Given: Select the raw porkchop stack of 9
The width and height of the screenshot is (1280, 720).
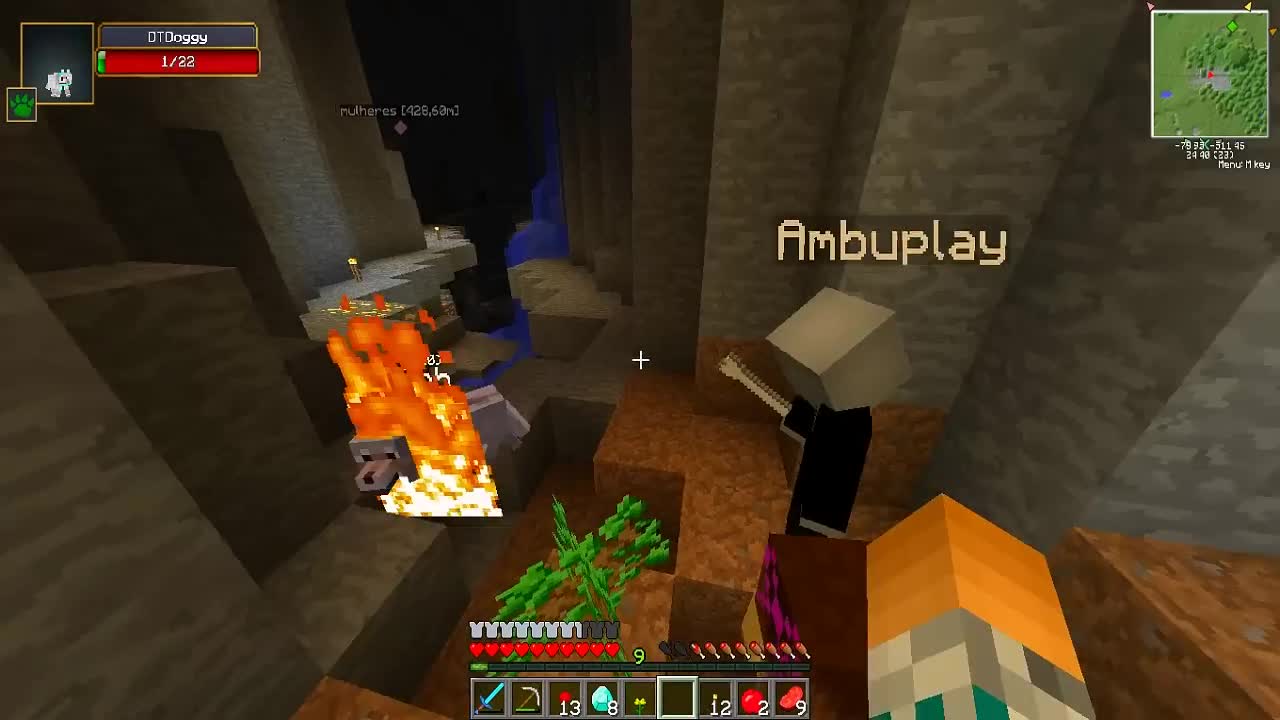Looking at the screenshot, I should pos(791,700).
